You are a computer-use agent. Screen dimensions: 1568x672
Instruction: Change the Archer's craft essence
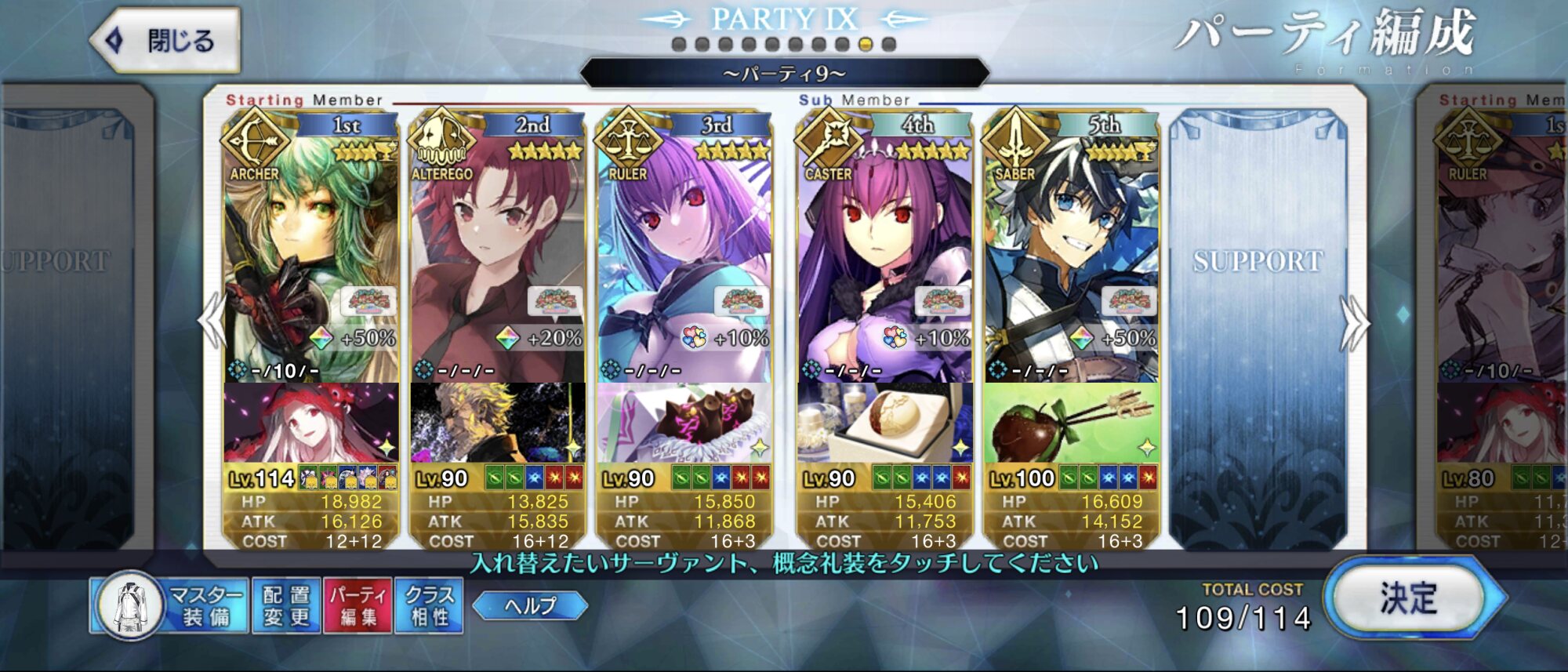310,423
